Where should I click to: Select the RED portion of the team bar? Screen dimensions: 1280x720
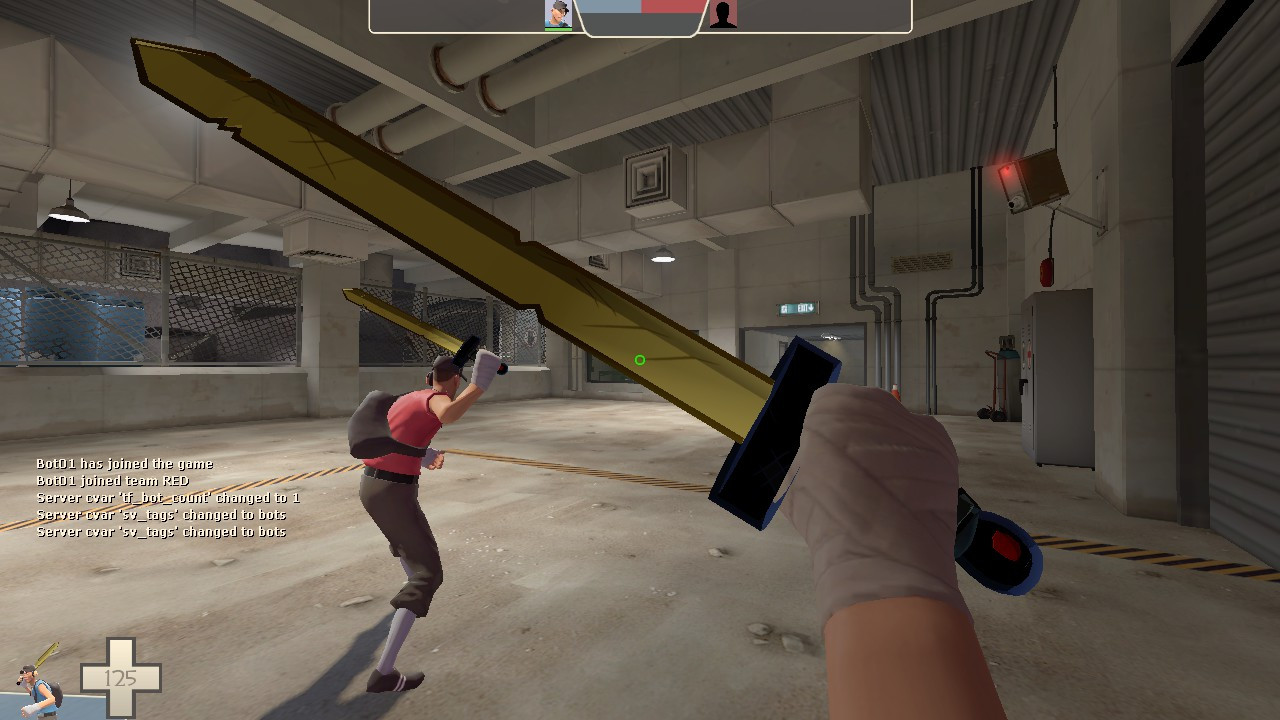click(670, 8)
